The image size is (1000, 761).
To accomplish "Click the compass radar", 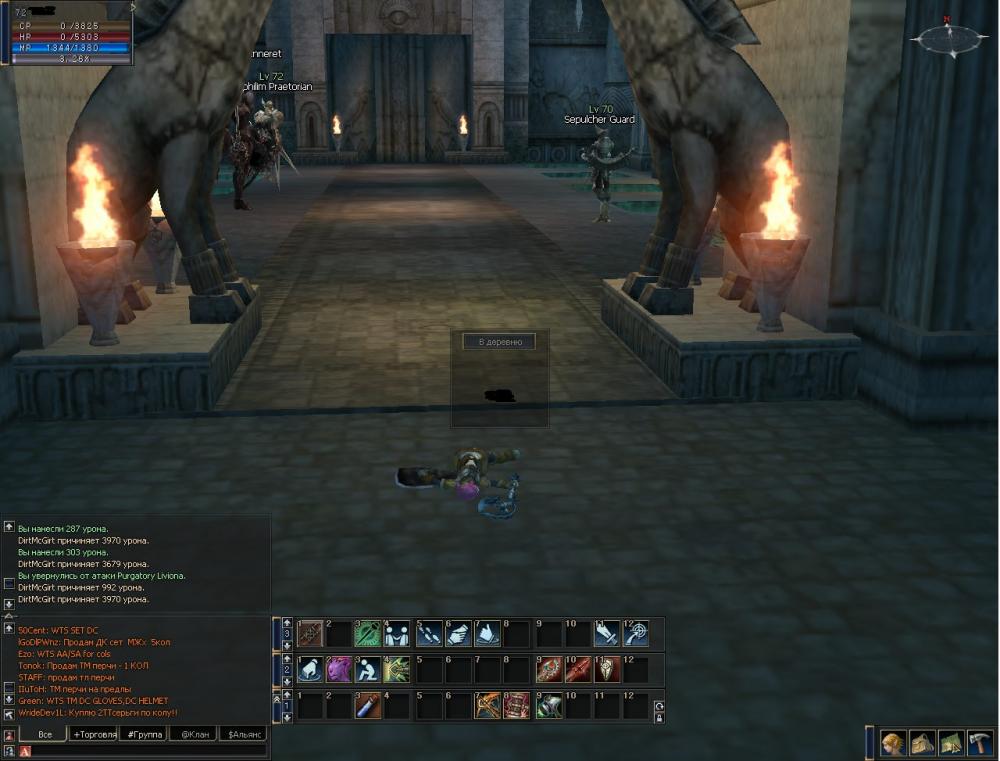I will pyautogui.click(x=948, y=40).
